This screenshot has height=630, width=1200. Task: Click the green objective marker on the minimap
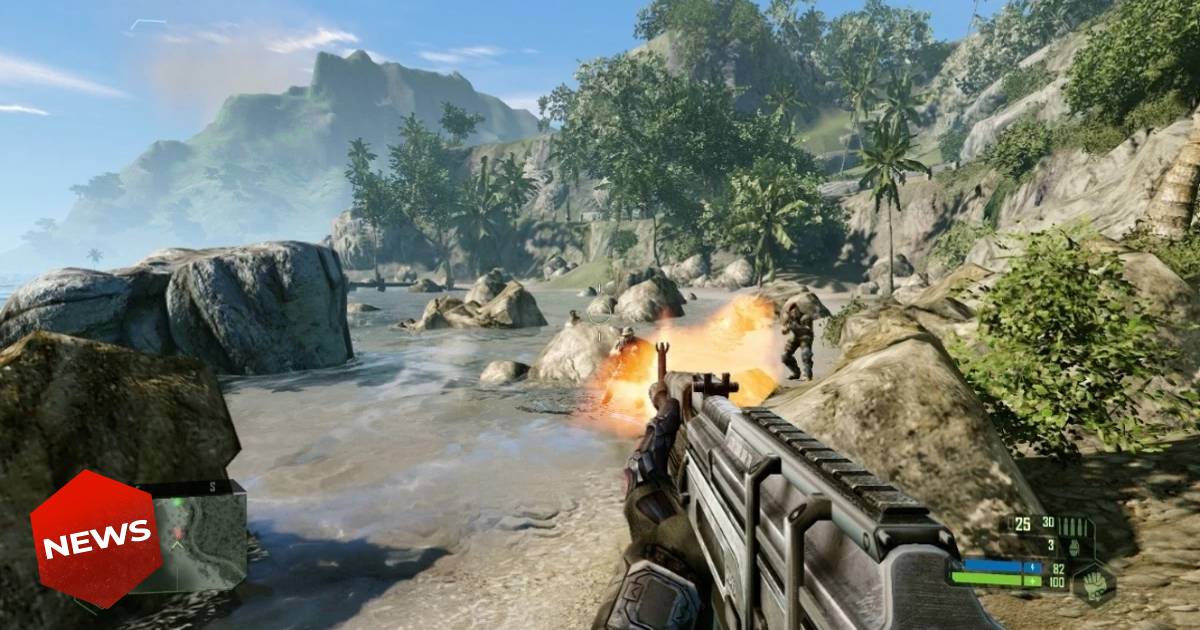coord(177,502)
